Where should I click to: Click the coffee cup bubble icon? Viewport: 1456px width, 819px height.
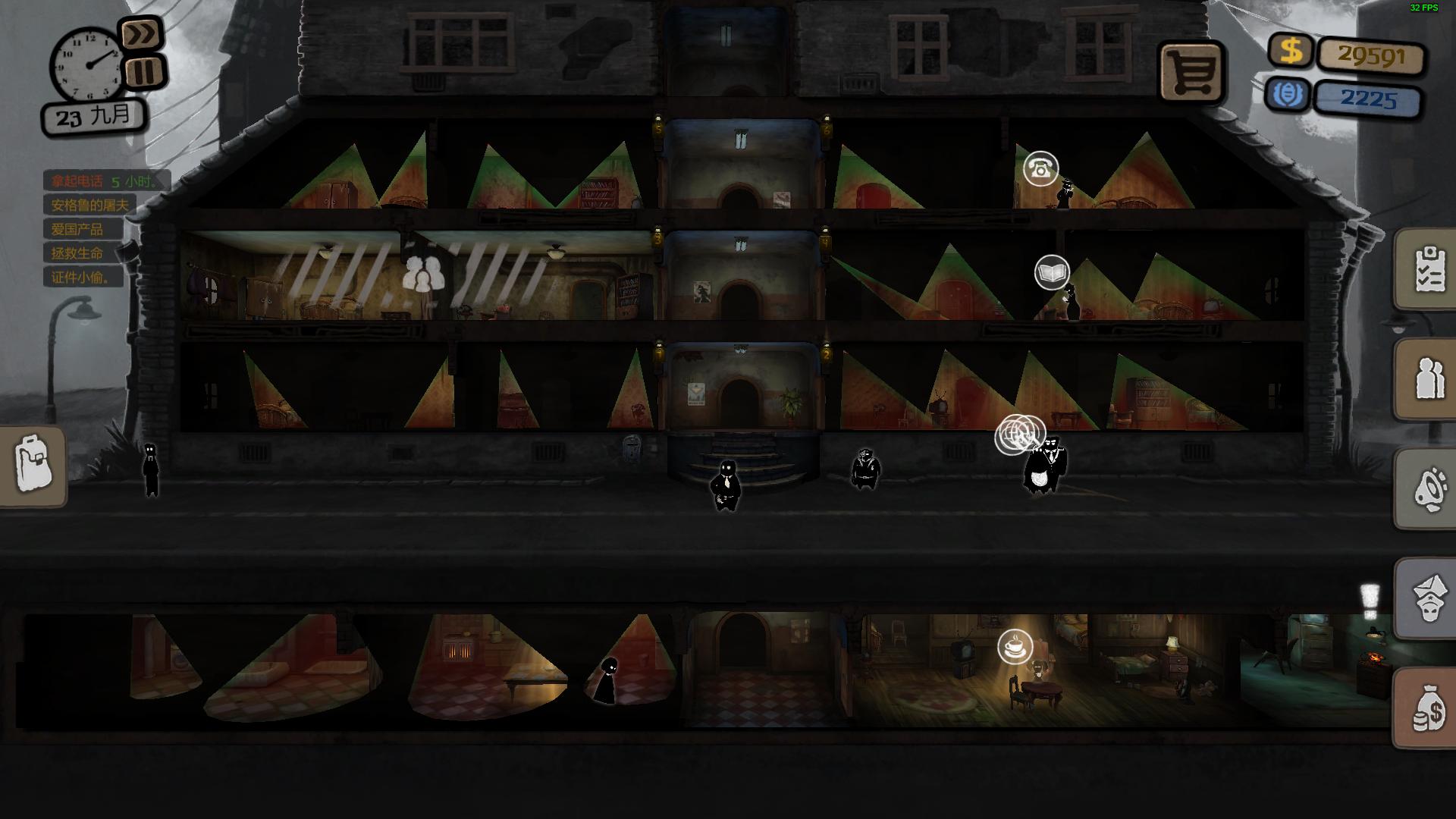click(x=1015, y=648)
